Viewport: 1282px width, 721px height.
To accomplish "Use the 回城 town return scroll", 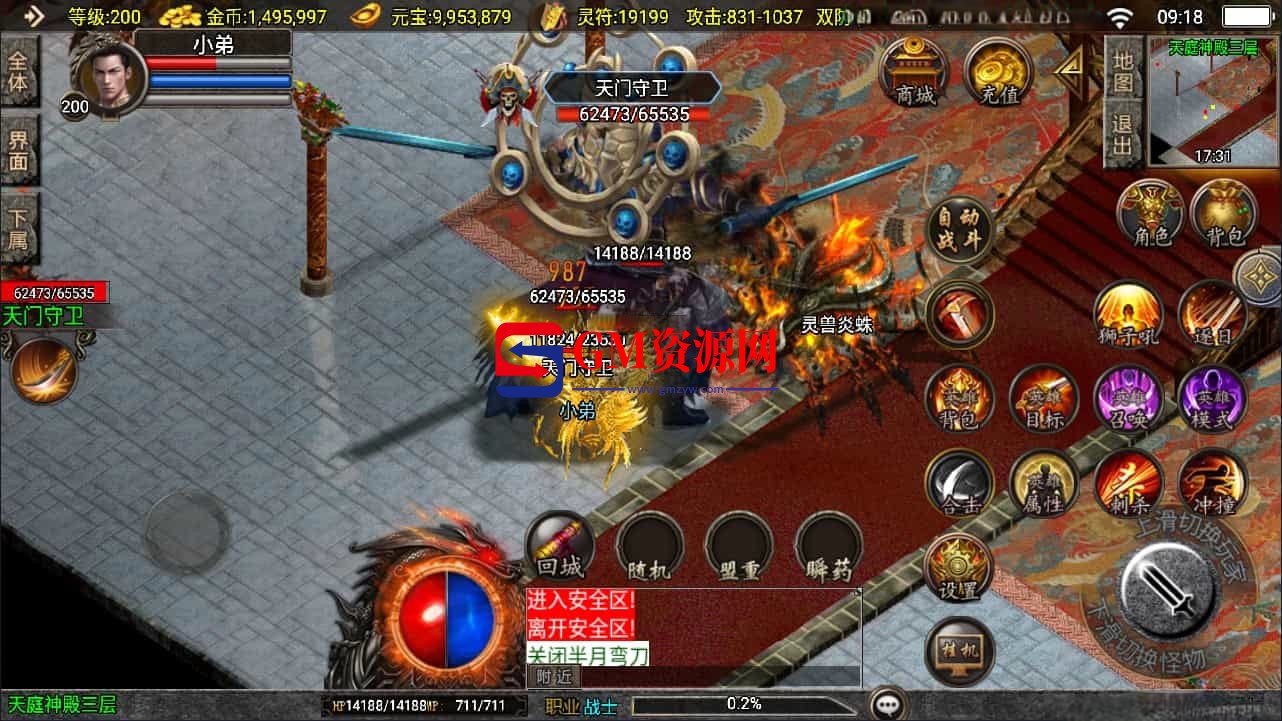I will coord(560,546).
